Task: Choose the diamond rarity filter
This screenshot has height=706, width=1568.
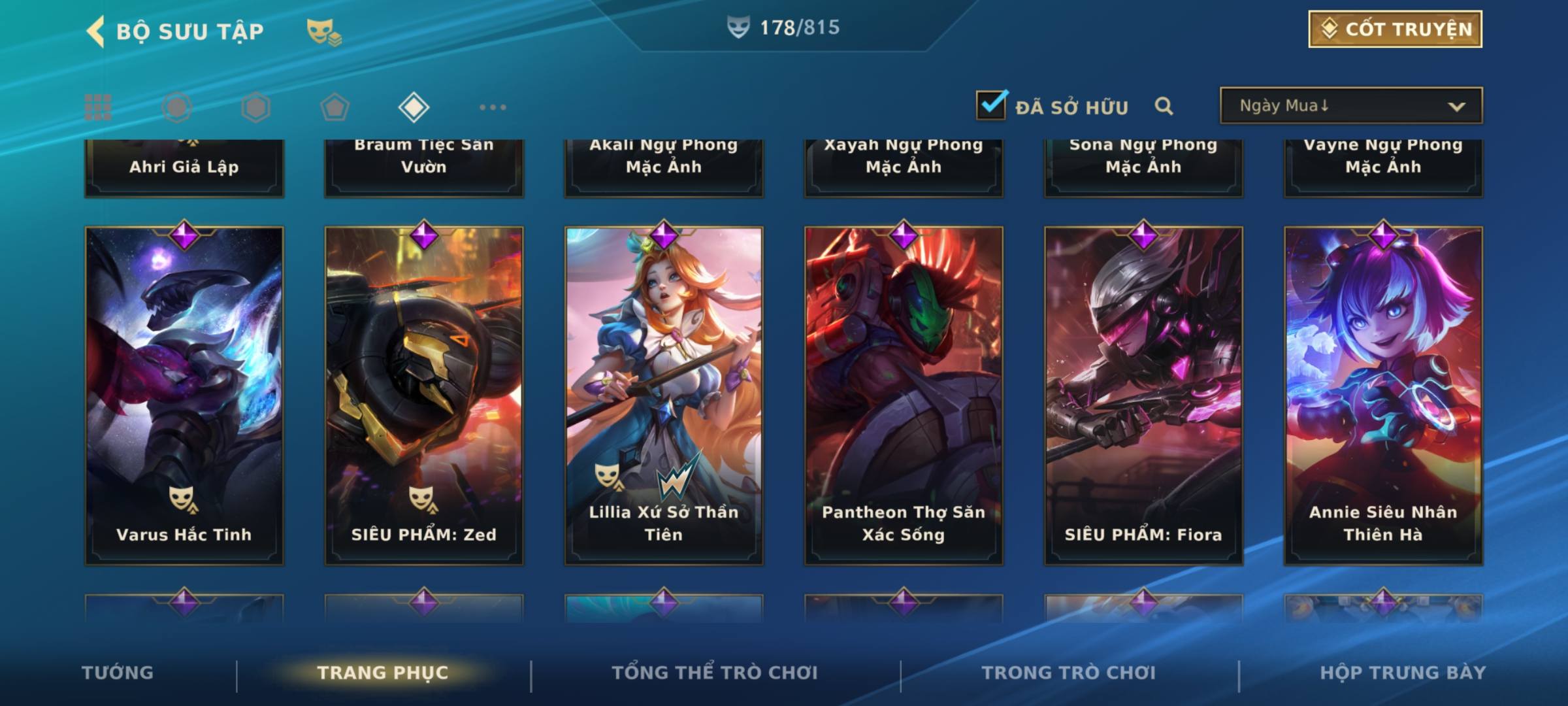Action: tap(414, 107)
